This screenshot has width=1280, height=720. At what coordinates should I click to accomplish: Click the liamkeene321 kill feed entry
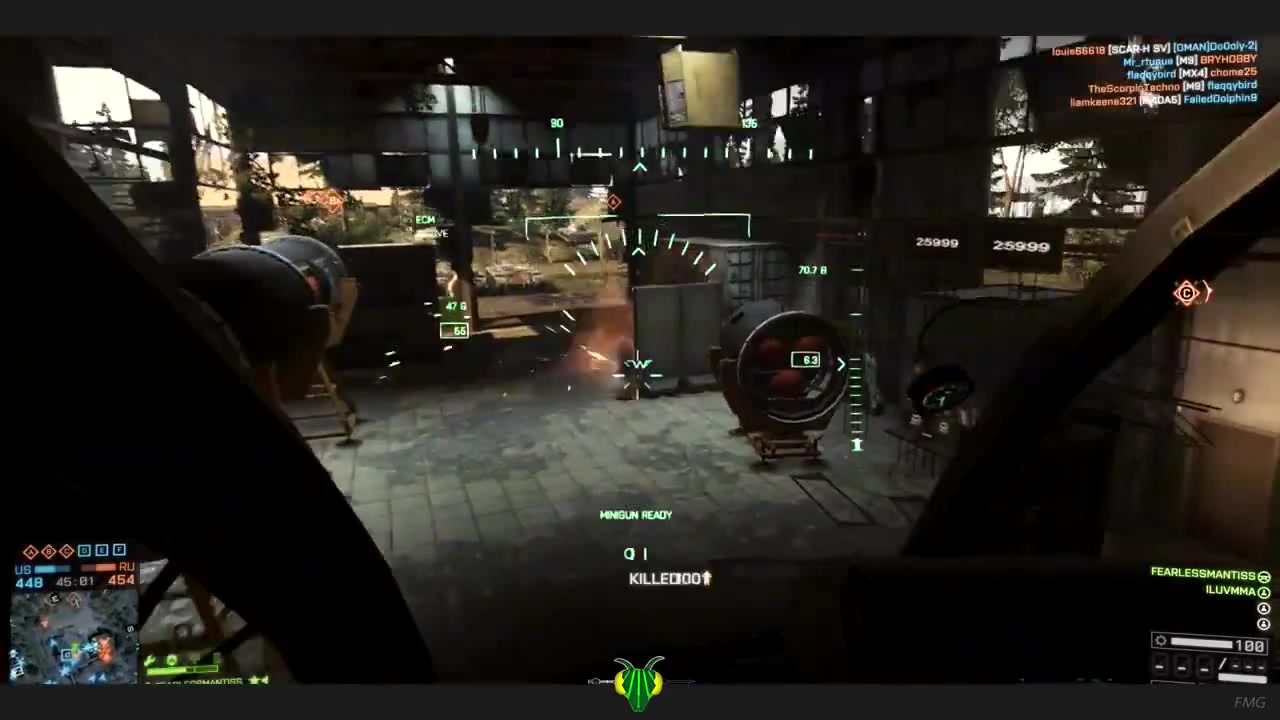pyautogui.click(x=1163, y=100)
